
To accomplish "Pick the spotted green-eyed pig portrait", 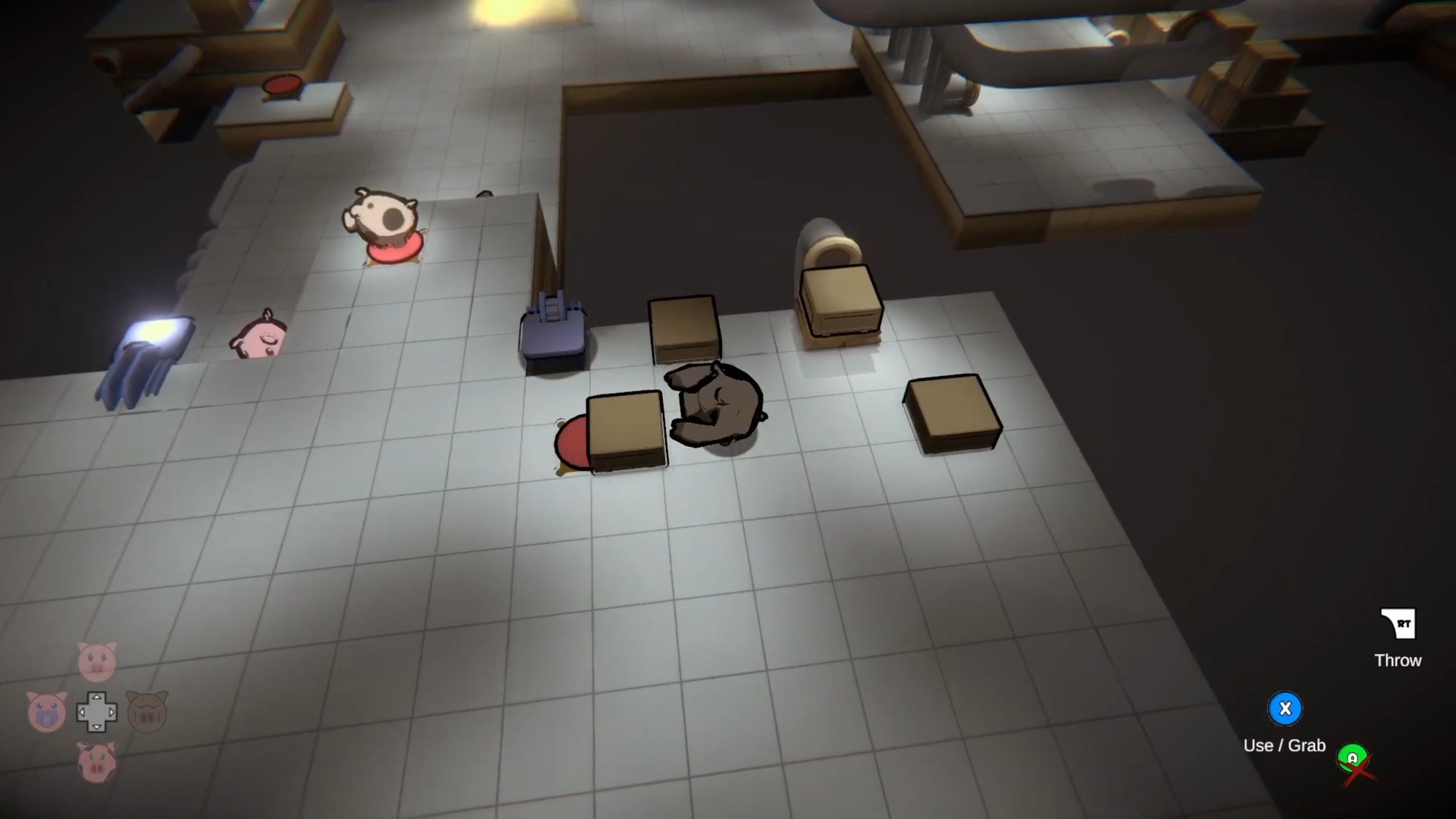I will (x=96, y=762).
